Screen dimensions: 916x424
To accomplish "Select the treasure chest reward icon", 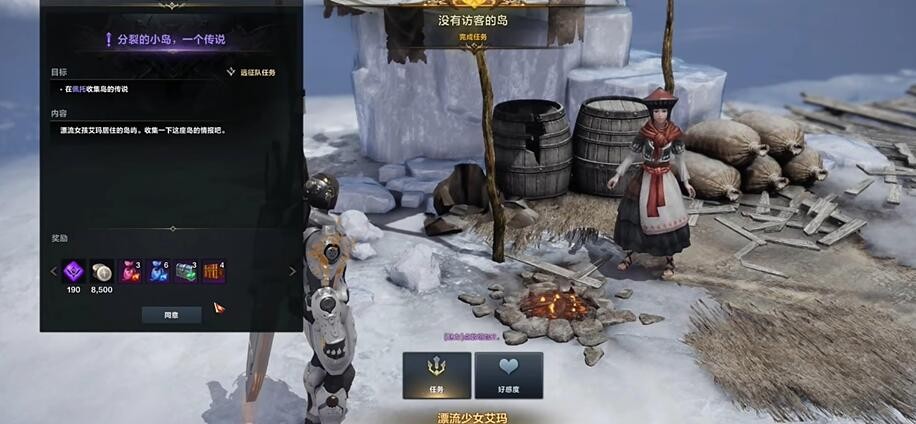I will click(x=186, y=271).
